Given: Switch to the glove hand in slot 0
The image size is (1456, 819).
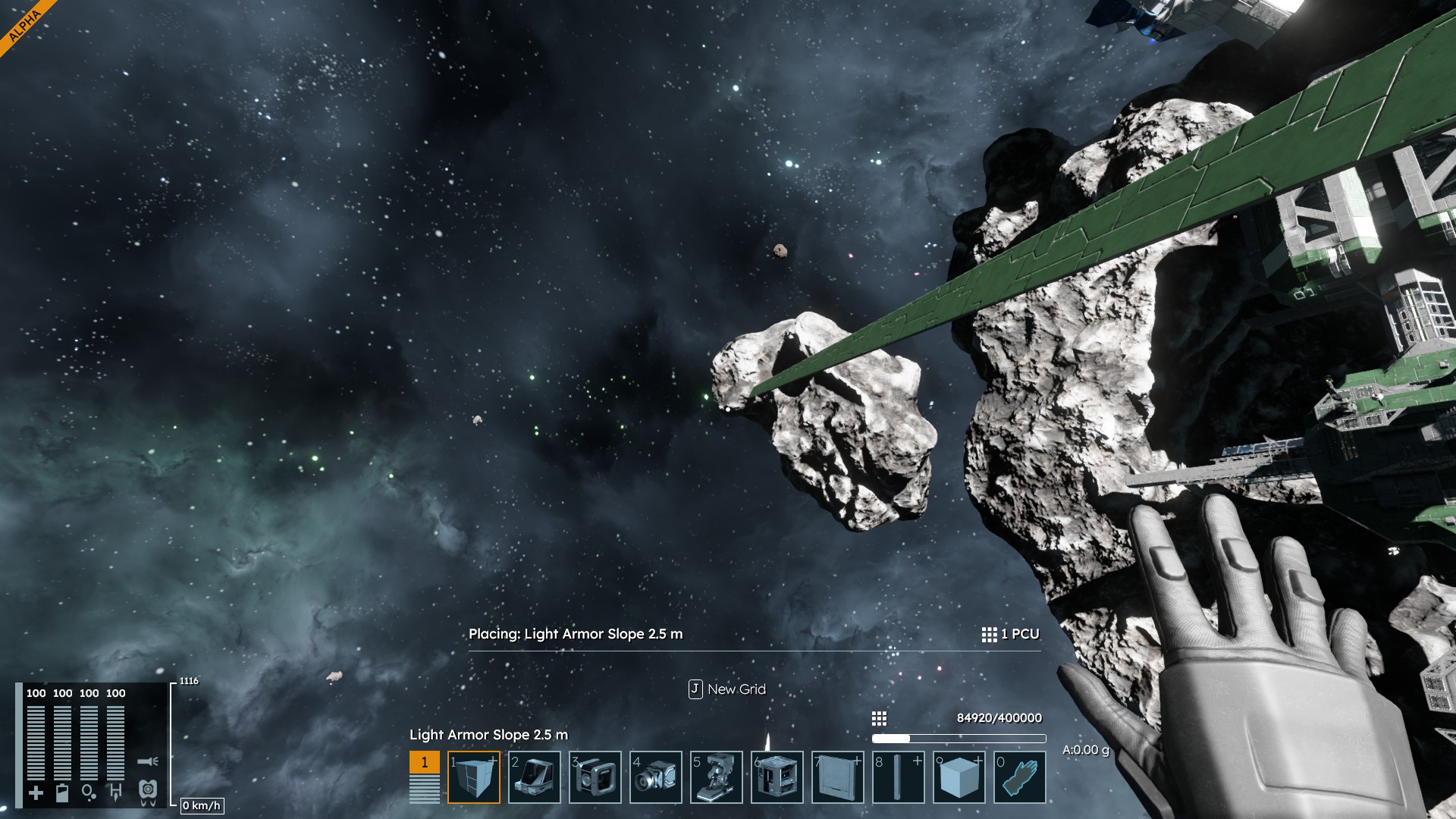Looking at the screenshot, I should pyautogui.click(x=1020, y=777).
